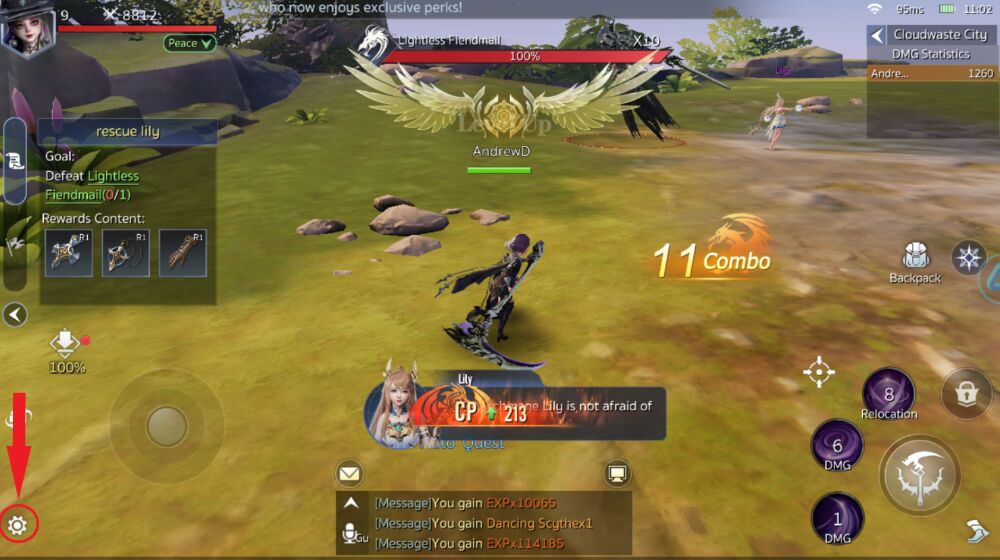Toggle the target lock padlock button
Screen dimensions: 1000x560
coord(966,393)
